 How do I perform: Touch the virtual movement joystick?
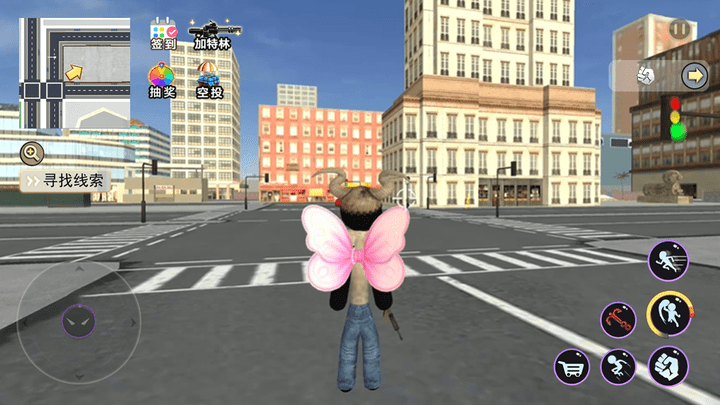click(78, 321)
